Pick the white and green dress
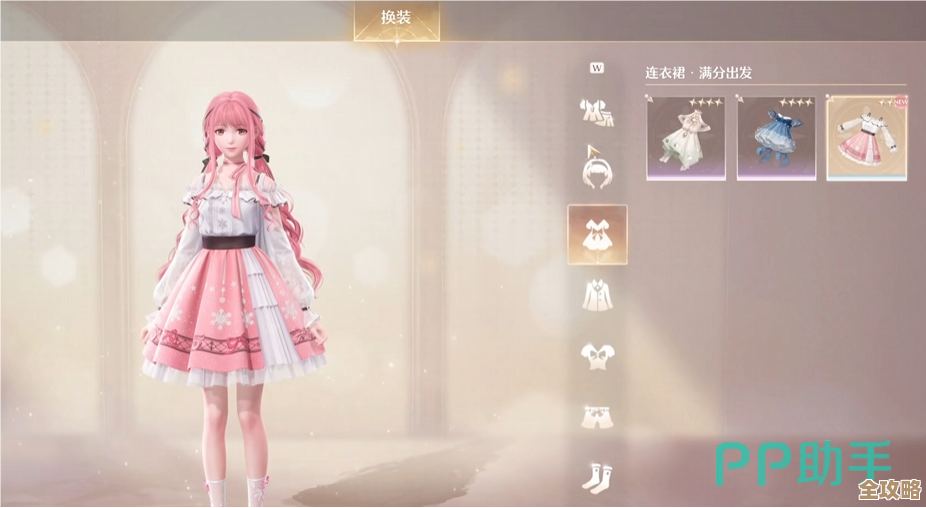 coord(686,138)
